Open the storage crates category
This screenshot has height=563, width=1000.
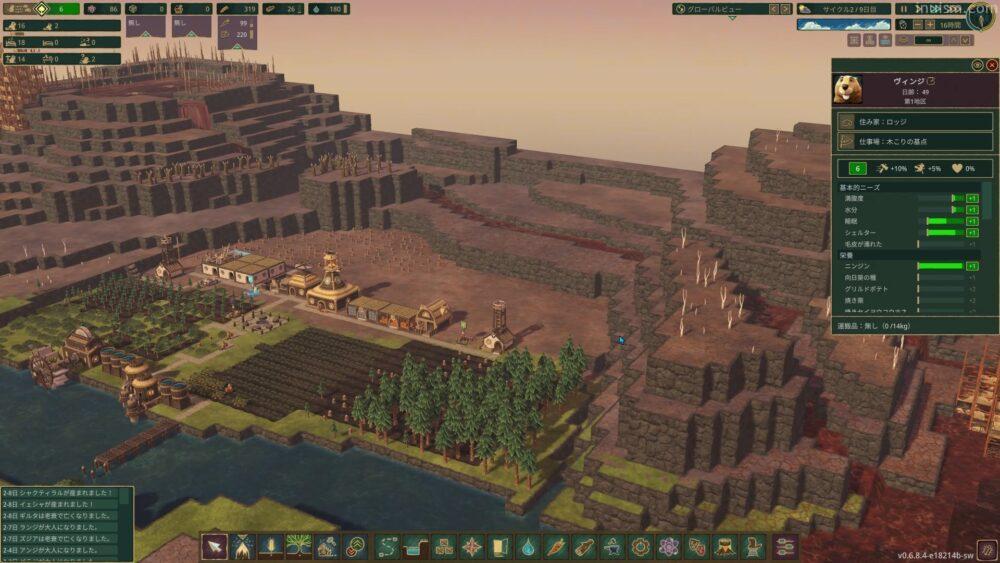443,546
